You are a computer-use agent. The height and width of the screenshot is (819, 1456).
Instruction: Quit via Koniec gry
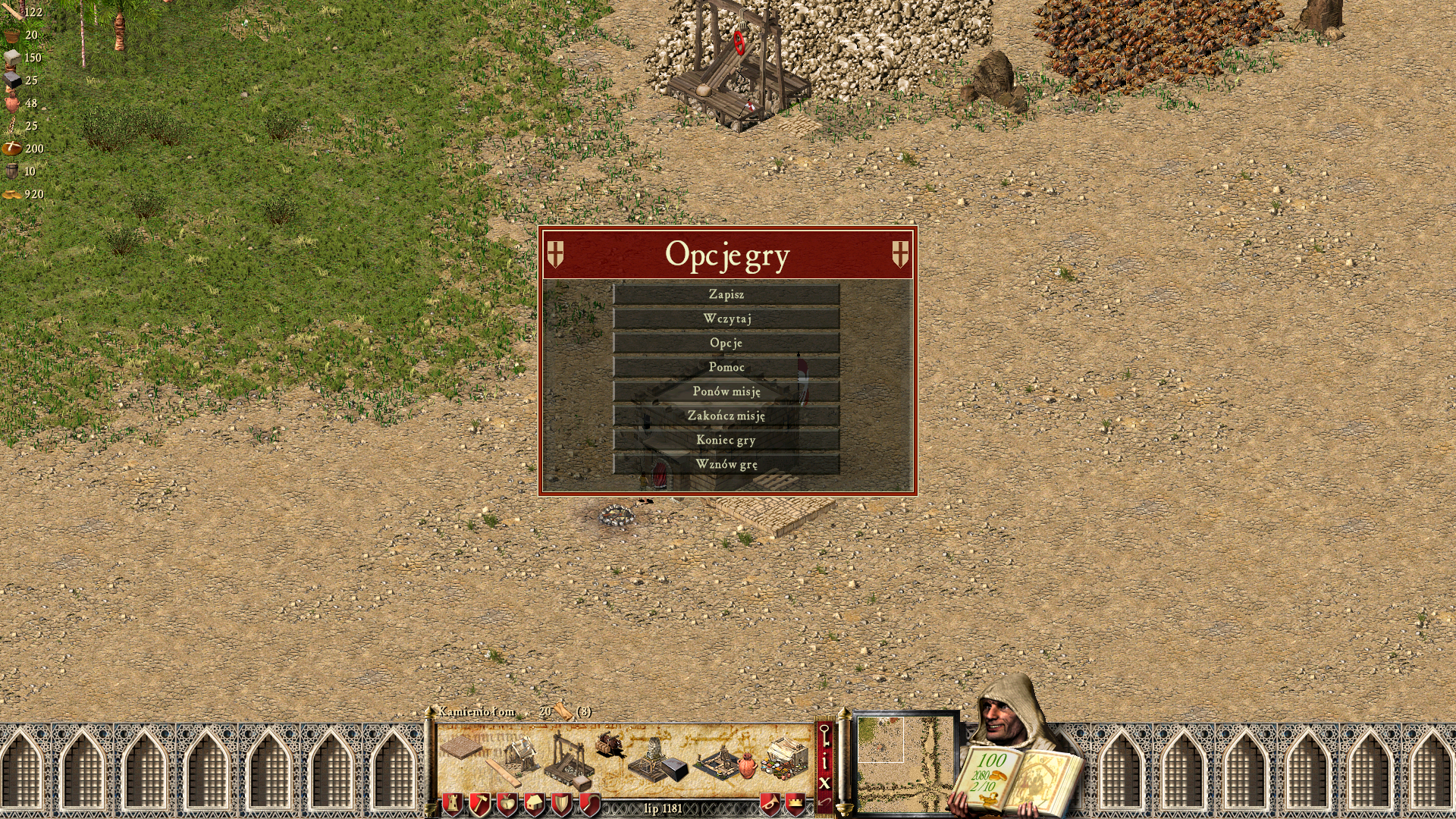coord(726,440)
